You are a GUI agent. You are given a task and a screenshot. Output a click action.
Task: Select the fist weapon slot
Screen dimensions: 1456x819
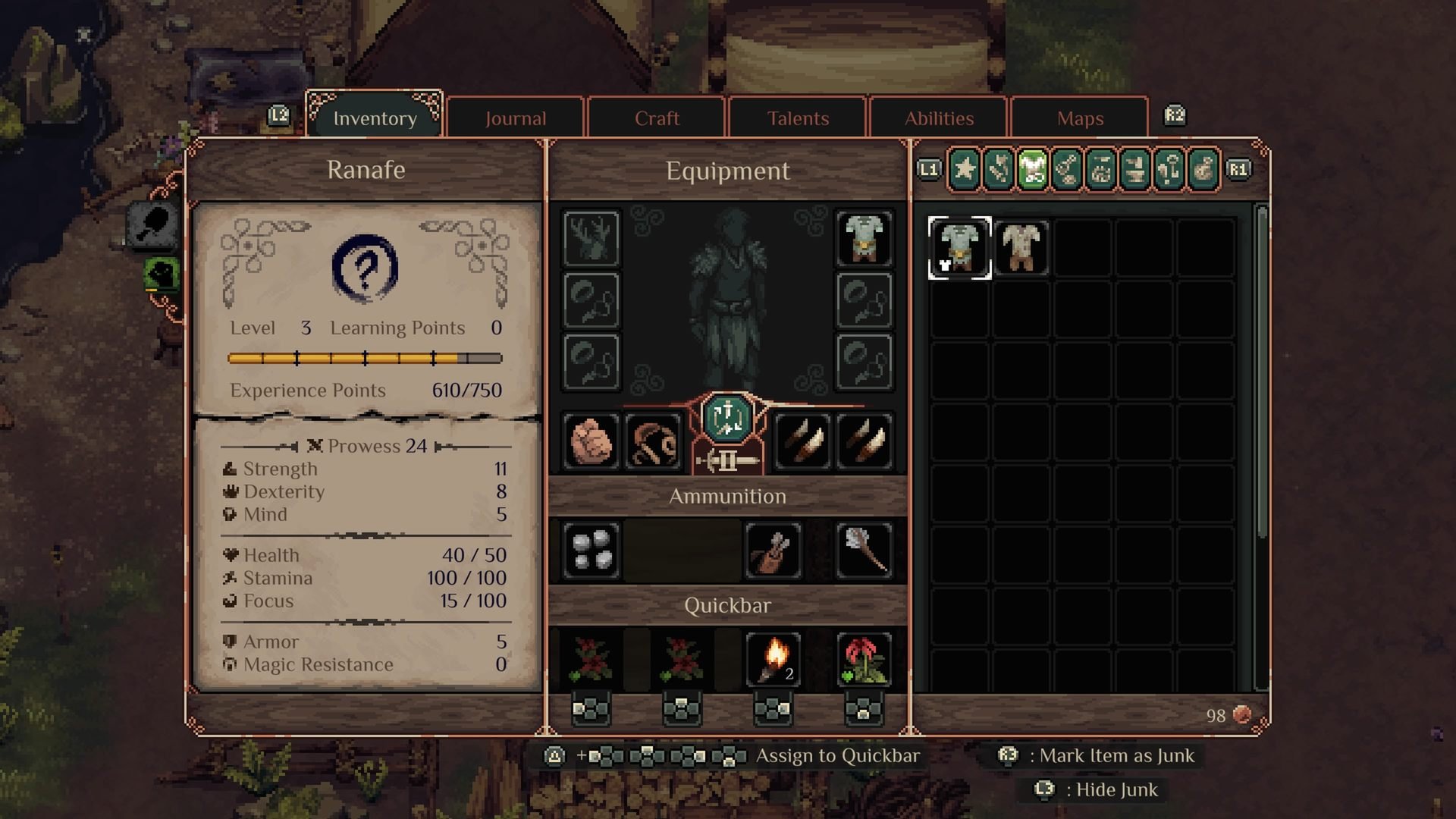pyautogui.click(x=591, y=441)
